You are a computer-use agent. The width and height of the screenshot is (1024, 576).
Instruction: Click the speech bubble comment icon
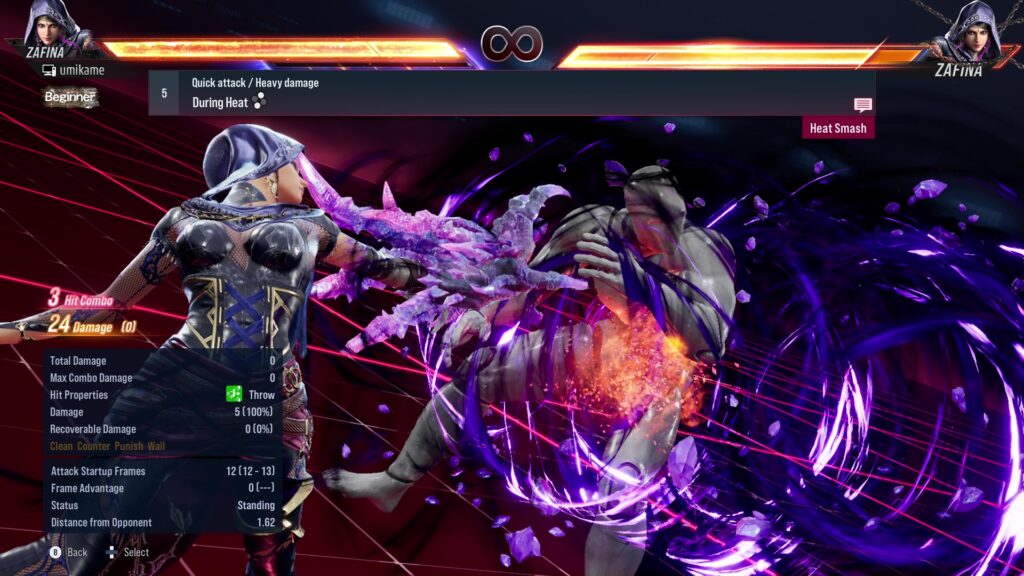tap(862, 105)
